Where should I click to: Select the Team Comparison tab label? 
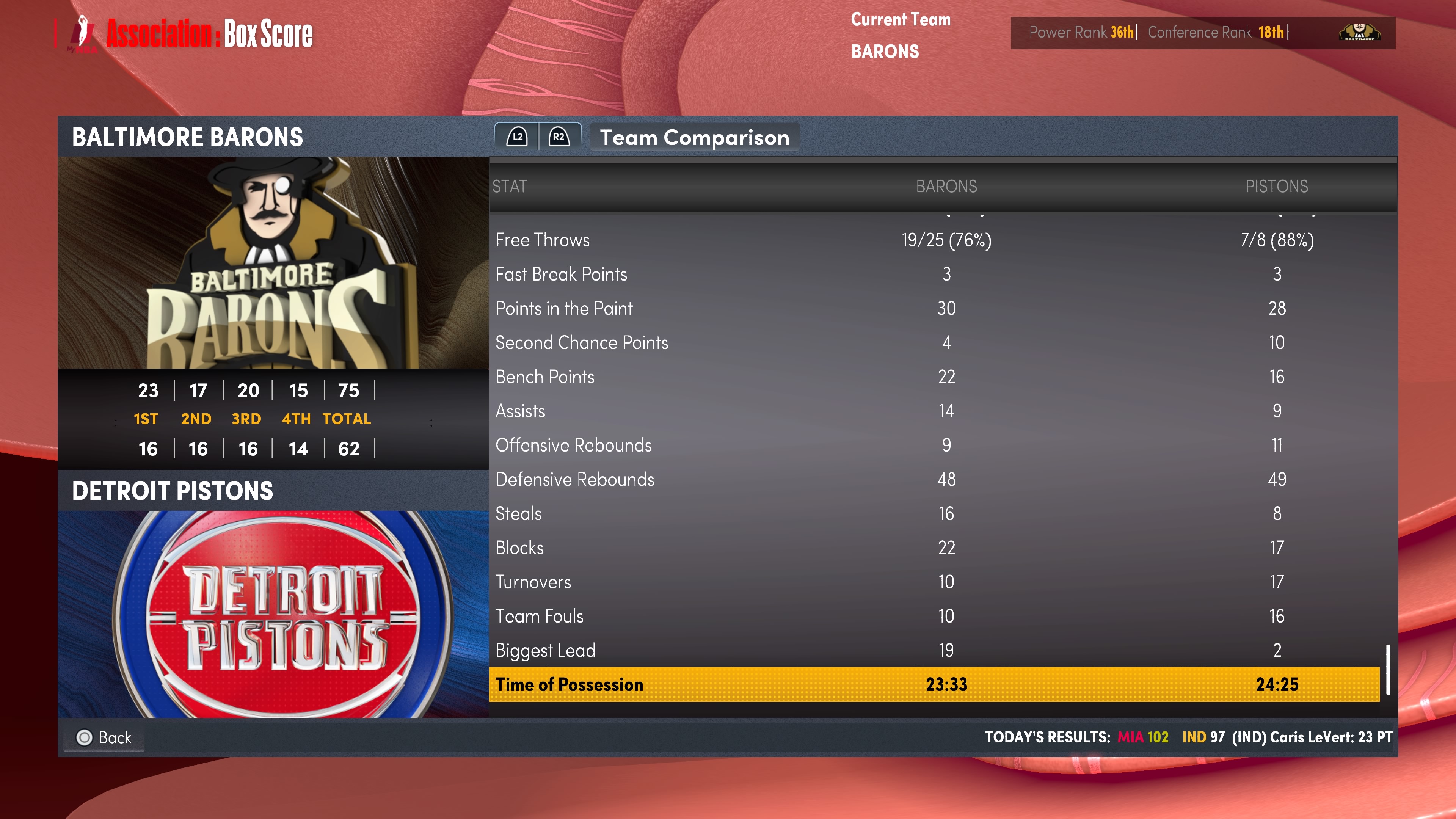click(694, 137)
